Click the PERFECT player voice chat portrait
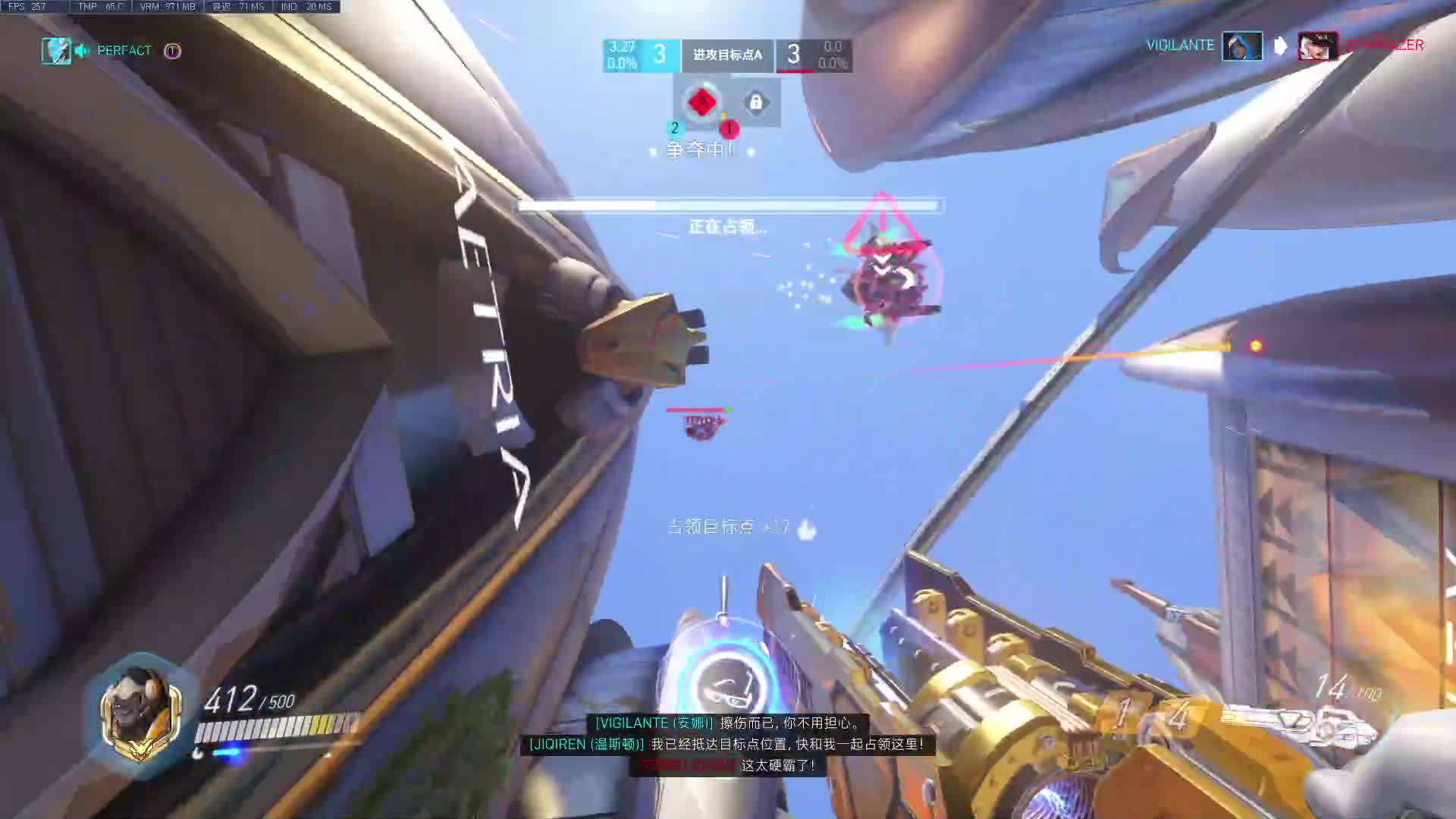Screen dimensions: 1456x819 tap(56, 51)
